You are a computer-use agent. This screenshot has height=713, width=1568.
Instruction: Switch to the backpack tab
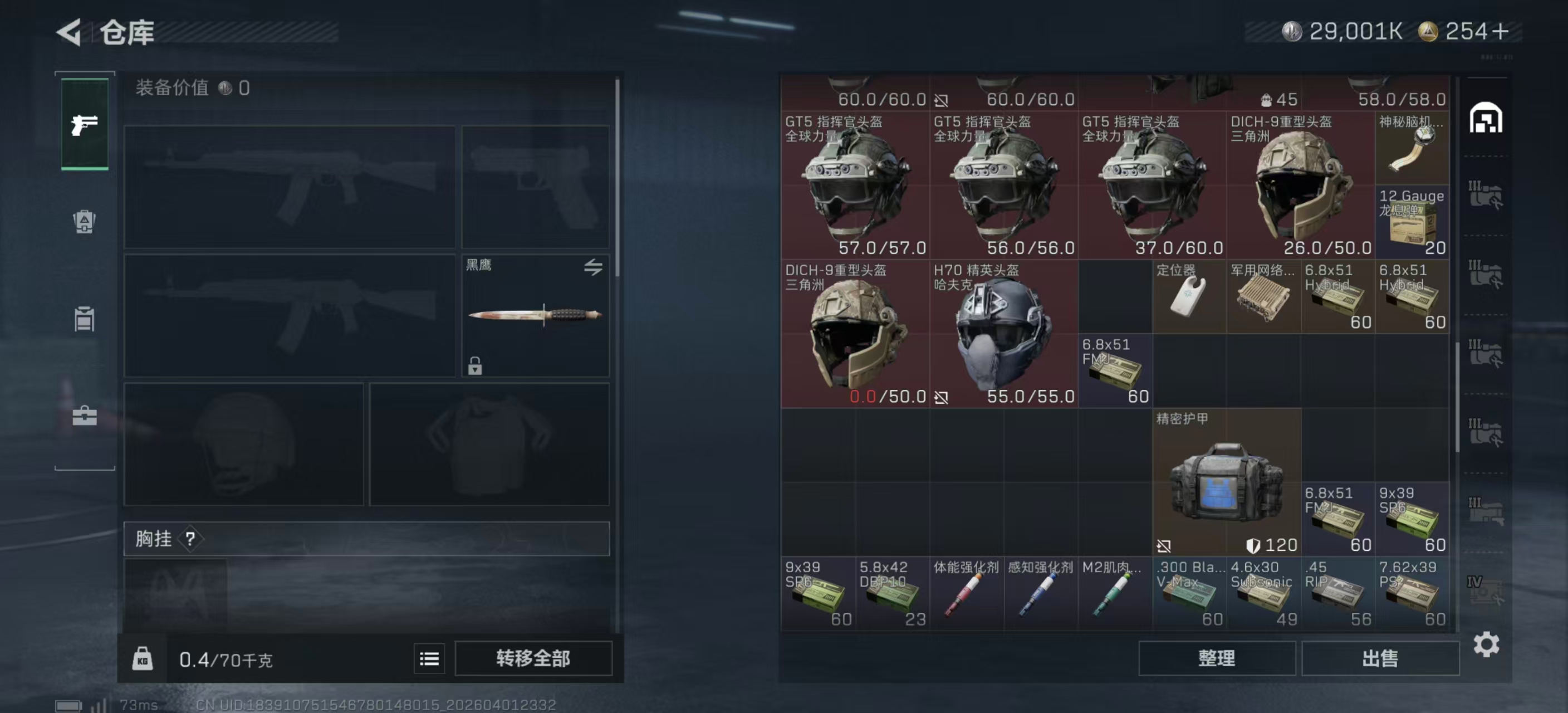click(85, 222)
